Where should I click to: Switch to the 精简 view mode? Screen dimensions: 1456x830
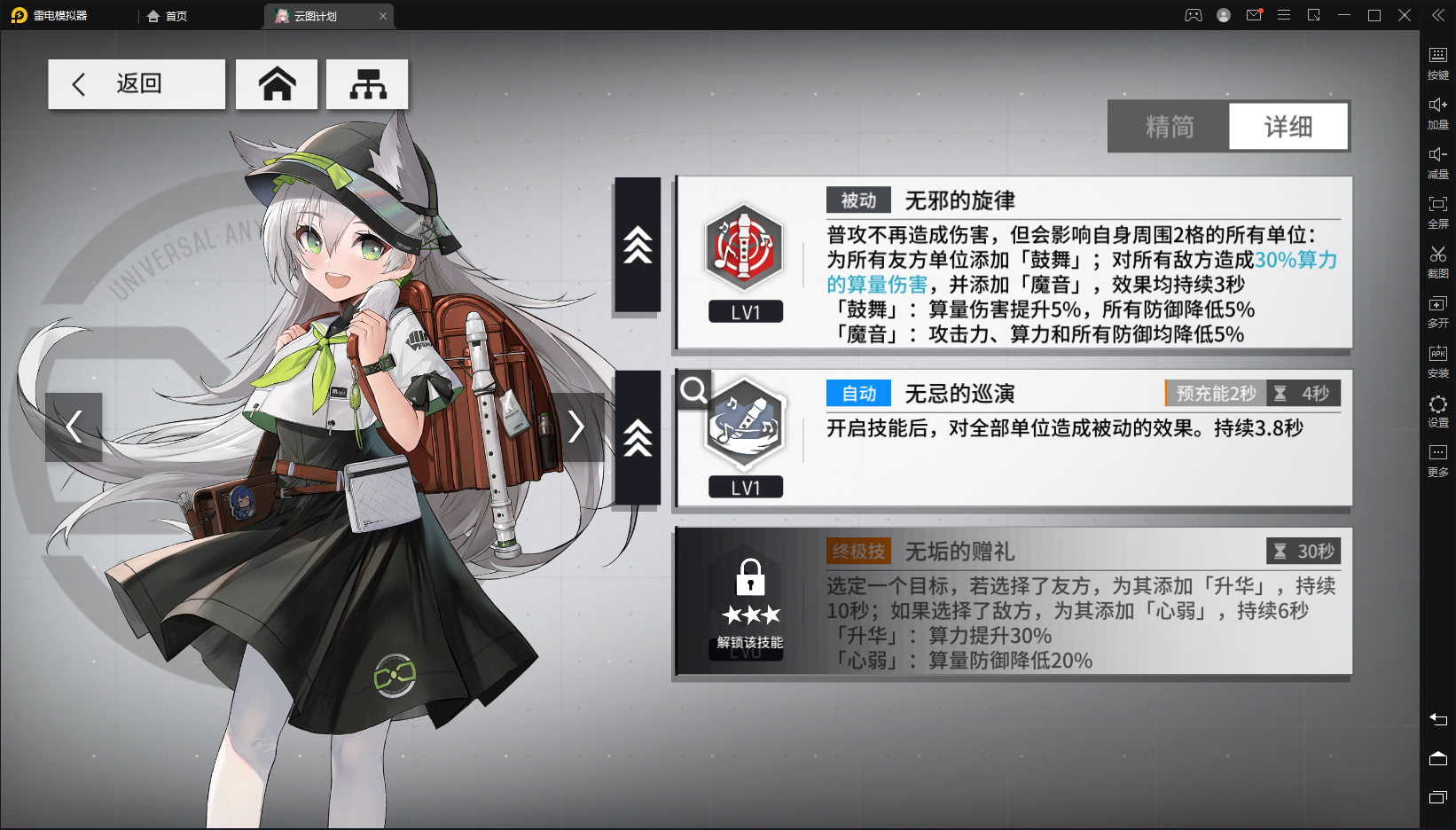click(x=1168, y=126)
